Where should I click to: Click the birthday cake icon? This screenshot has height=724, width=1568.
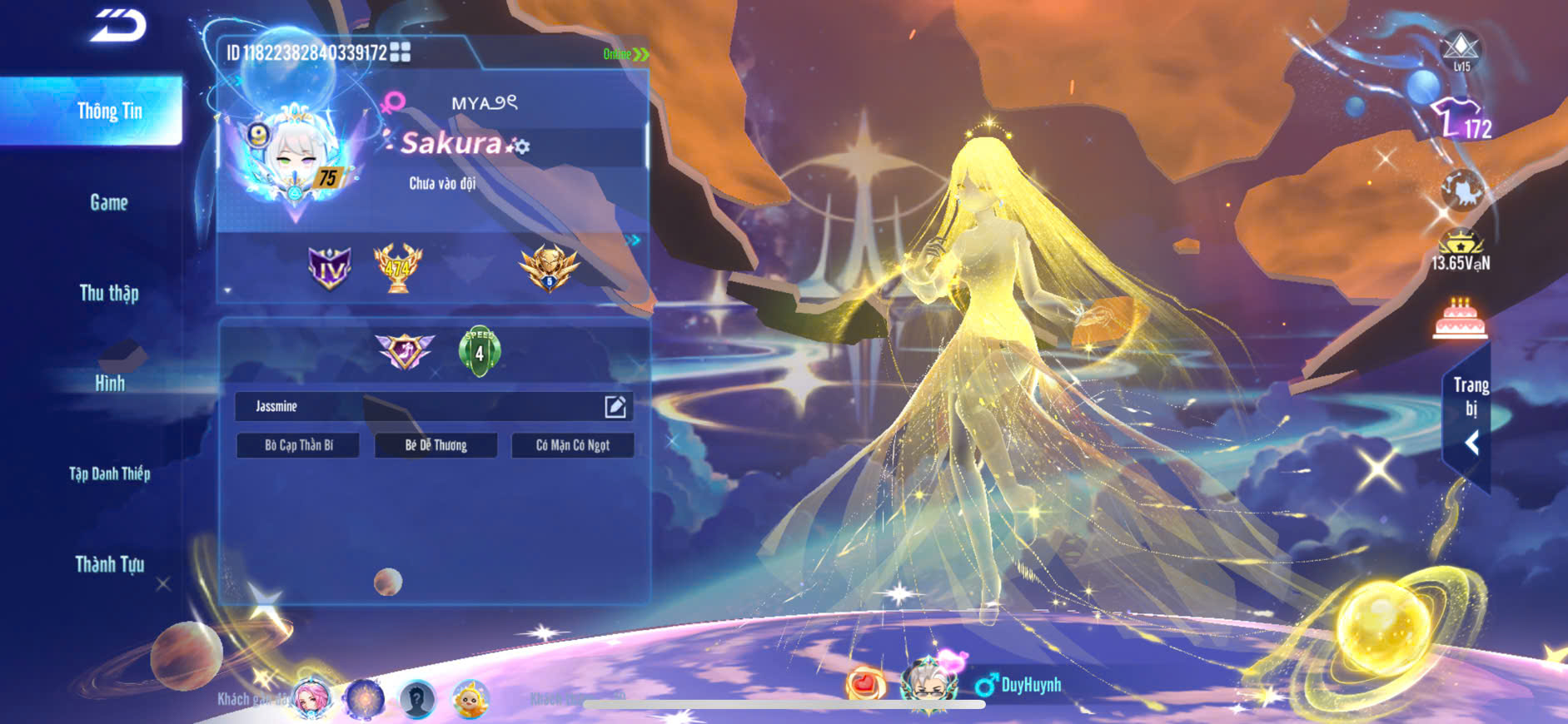coord(1460,319)
